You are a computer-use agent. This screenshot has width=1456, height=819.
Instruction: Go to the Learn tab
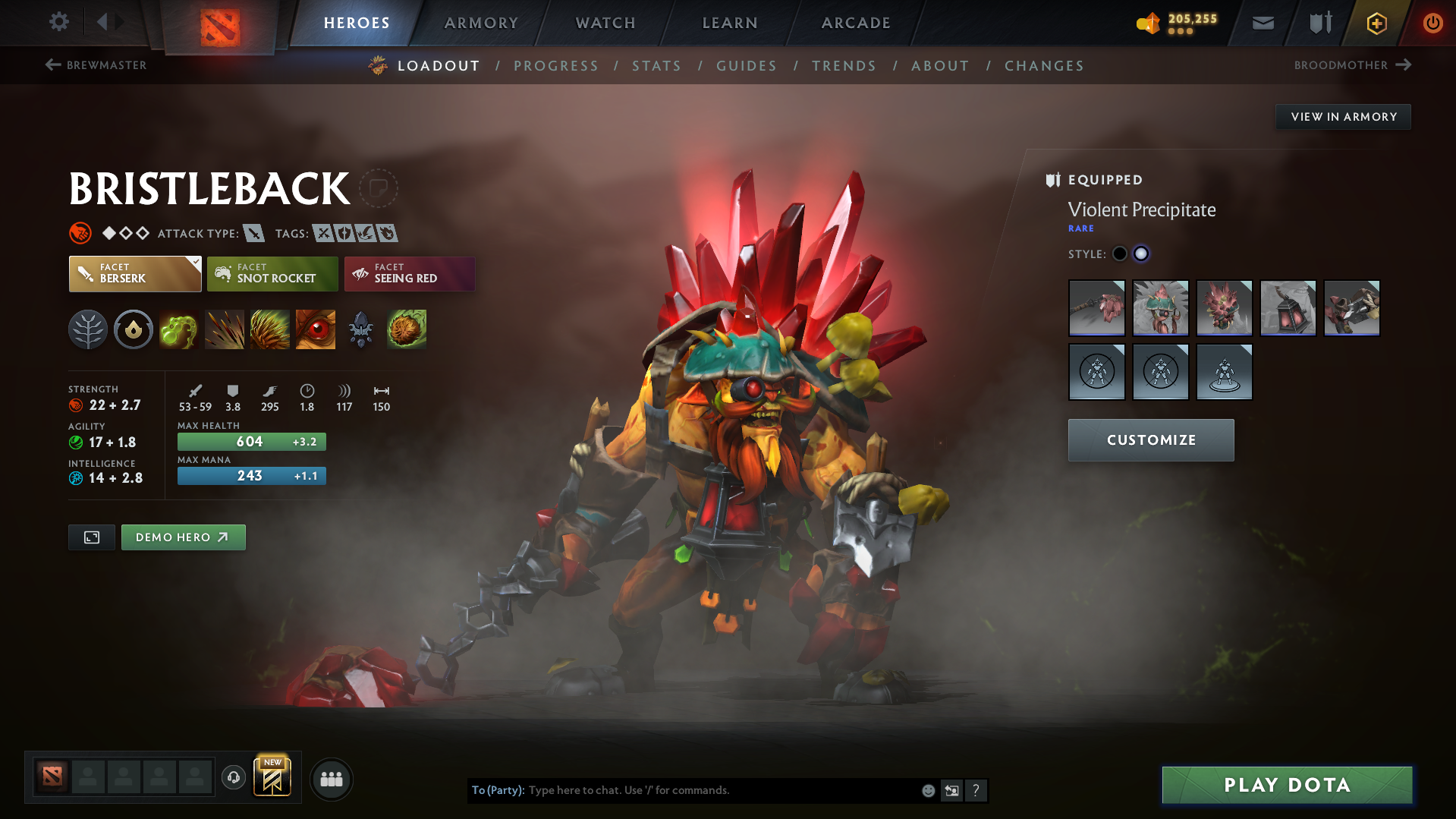[x=730, y=23]
